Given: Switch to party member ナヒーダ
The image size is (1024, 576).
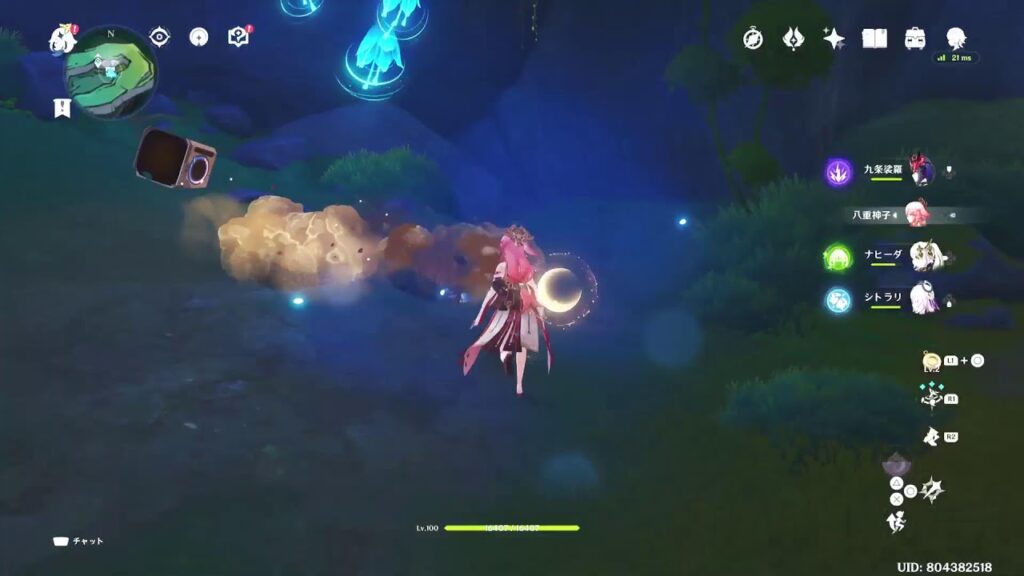Looking at the screenshot, I should click(x=922, y=257).
